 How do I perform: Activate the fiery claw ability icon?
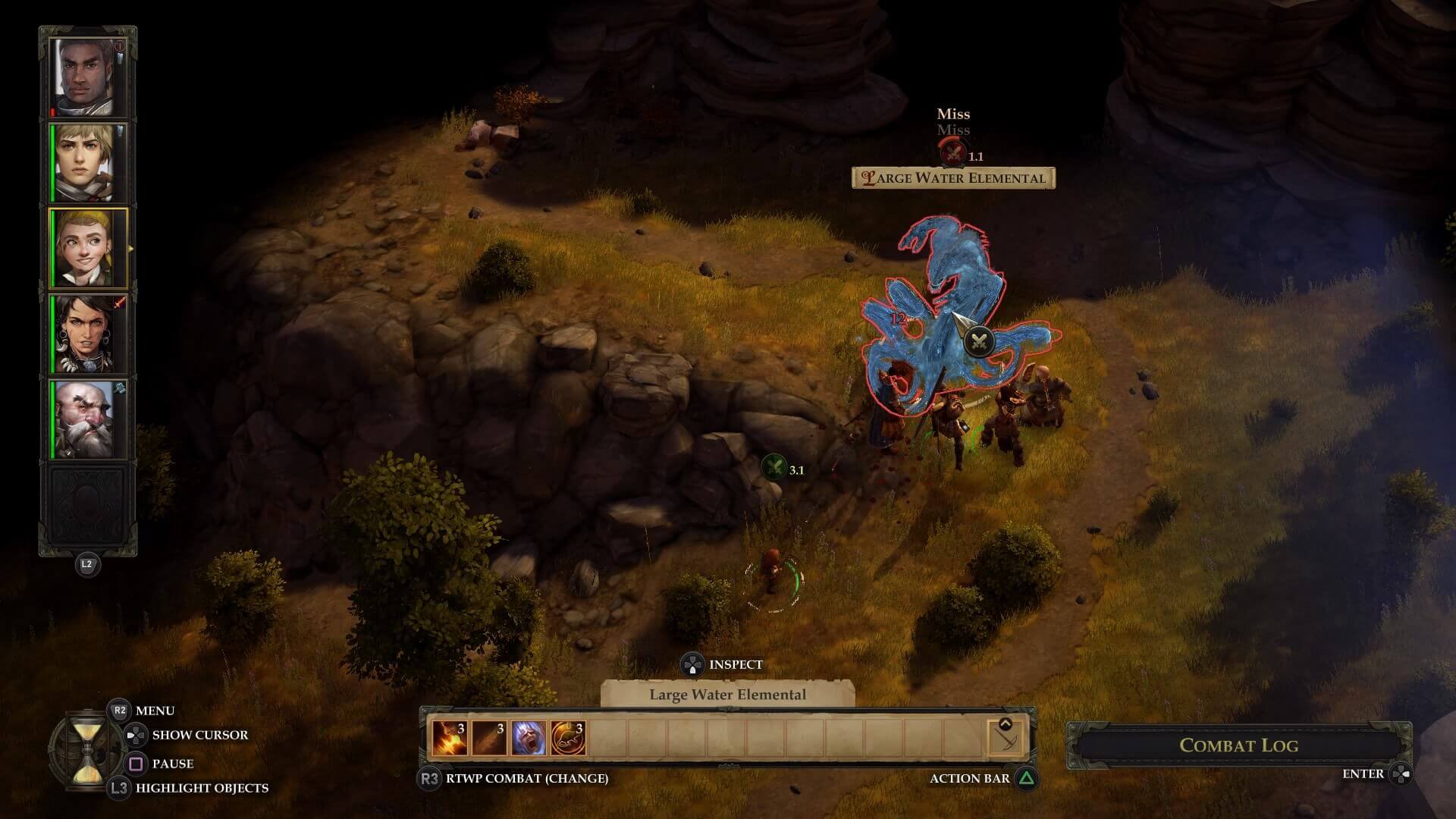pyautogui.click(x=449, y=738)
